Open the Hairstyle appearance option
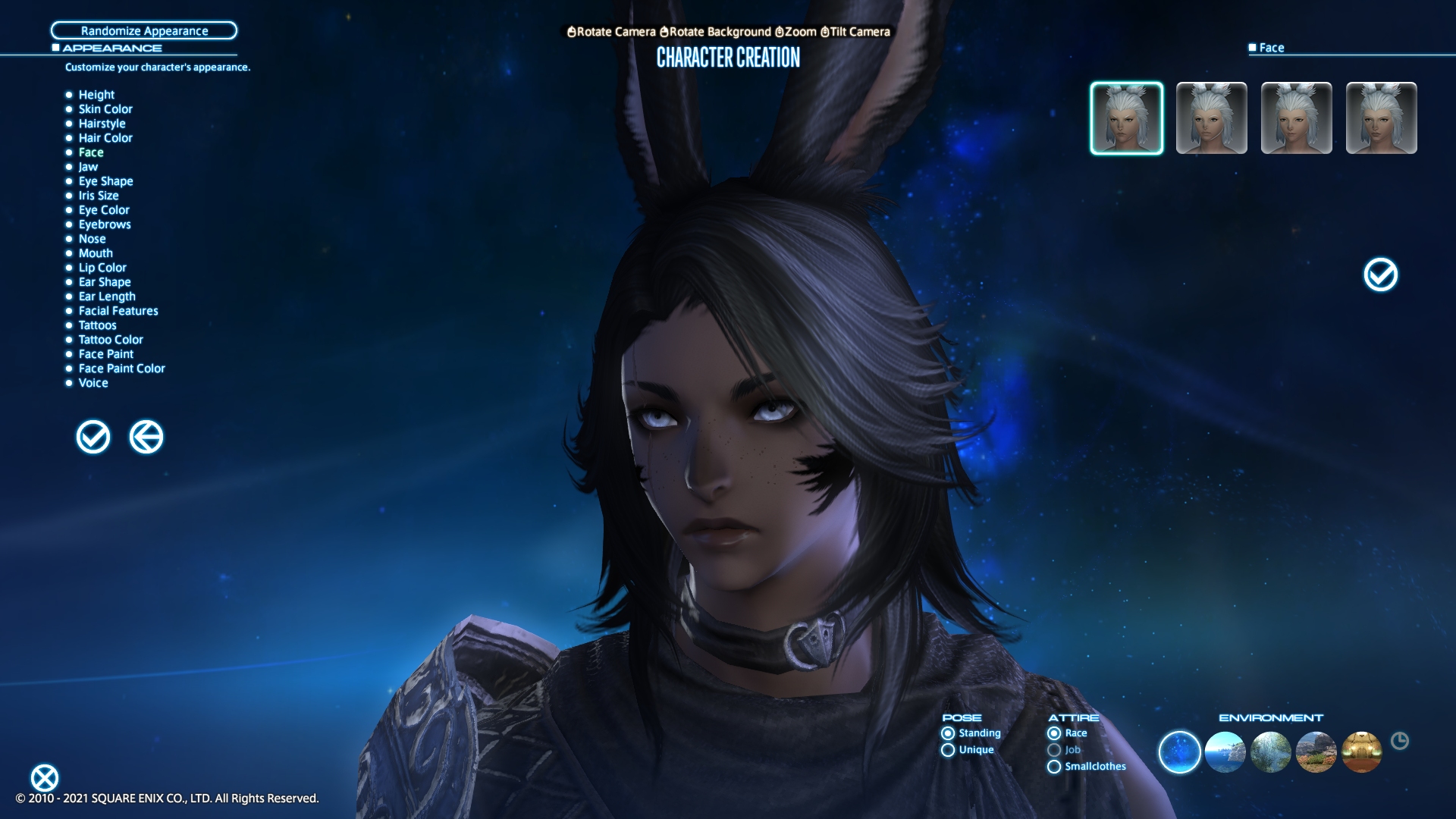Screen dimensions: 1456x819 102,124
